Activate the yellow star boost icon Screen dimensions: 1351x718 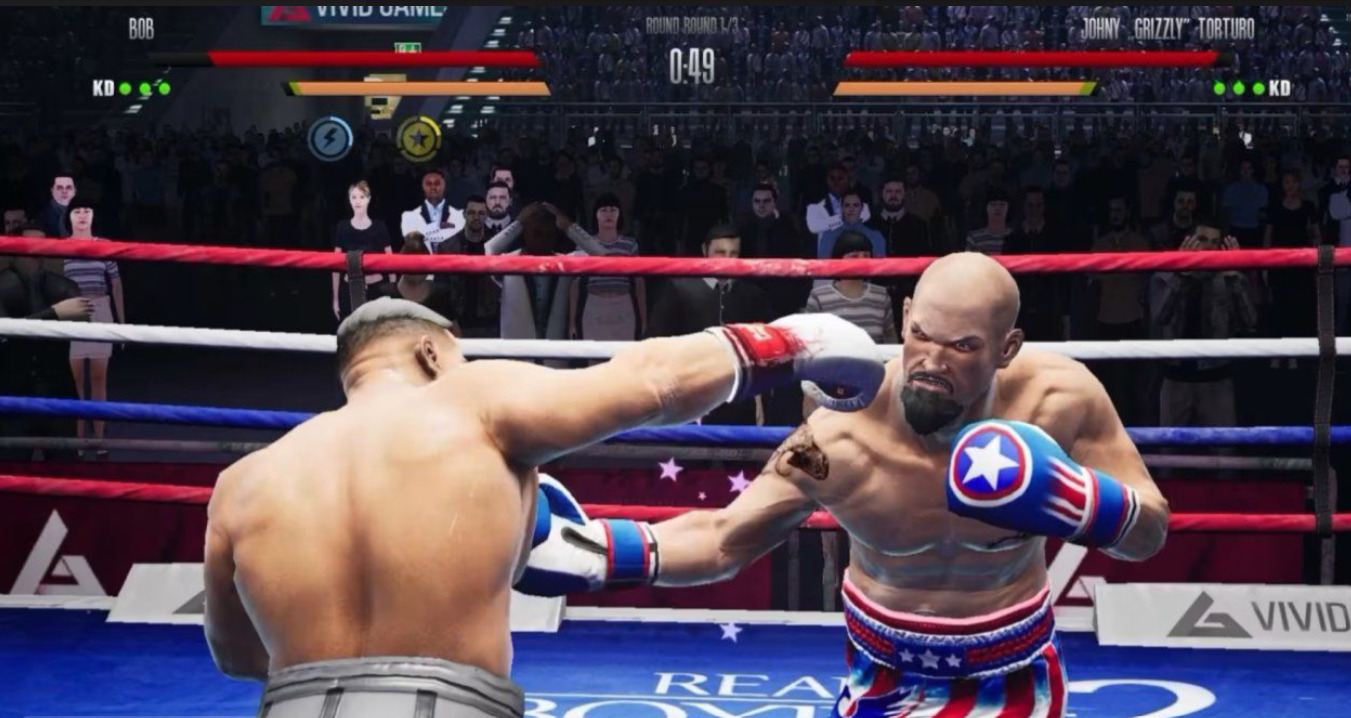tap(418, 139)
